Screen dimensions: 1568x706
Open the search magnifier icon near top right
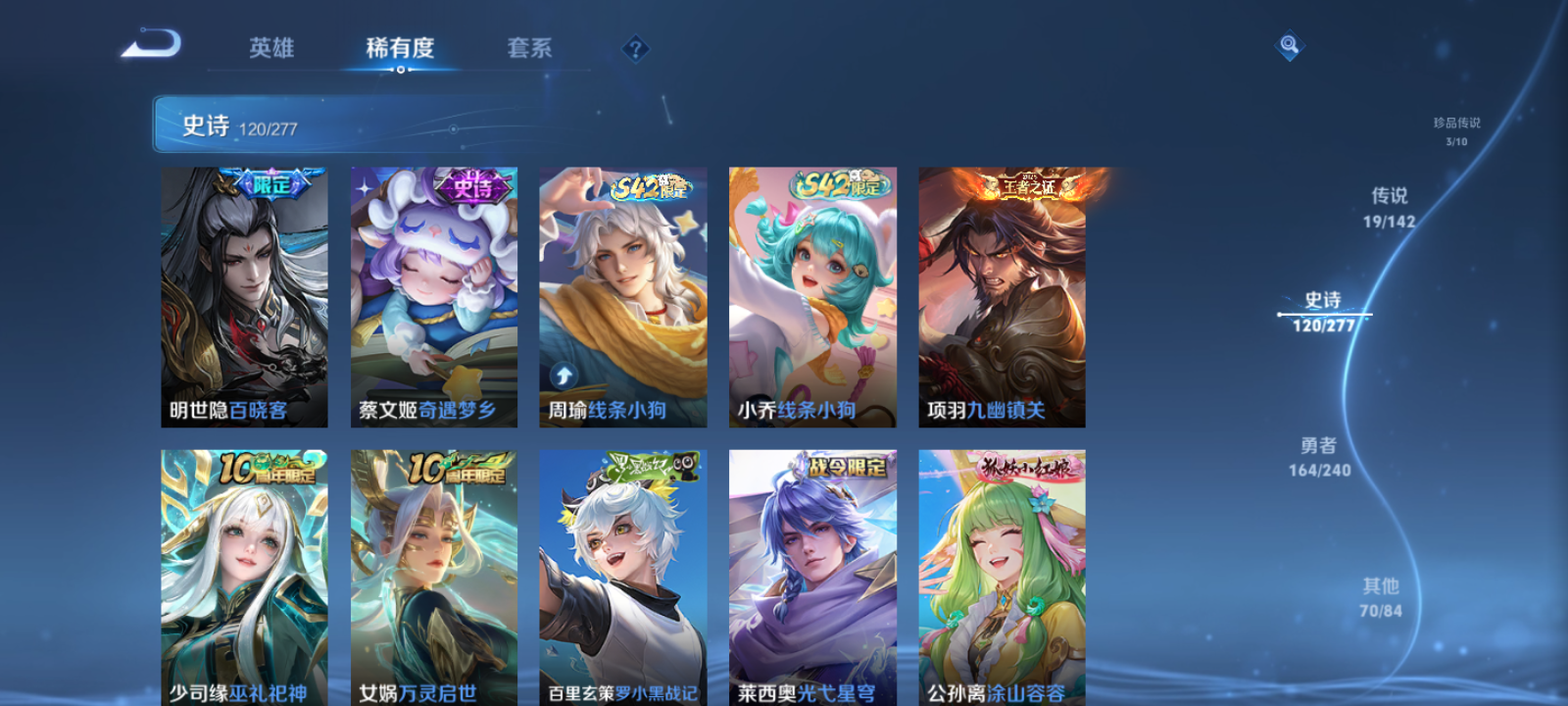coord(1288,43)
